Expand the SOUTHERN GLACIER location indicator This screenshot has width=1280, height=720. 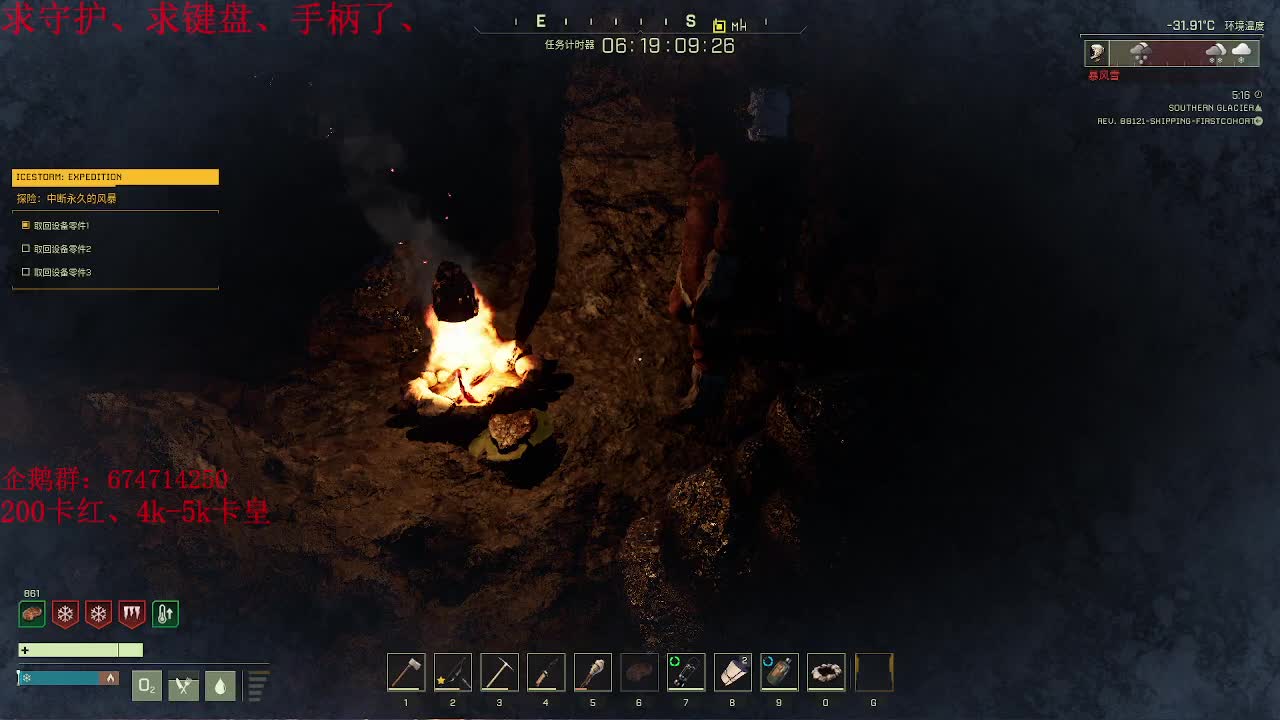[x=1213, y=107]
